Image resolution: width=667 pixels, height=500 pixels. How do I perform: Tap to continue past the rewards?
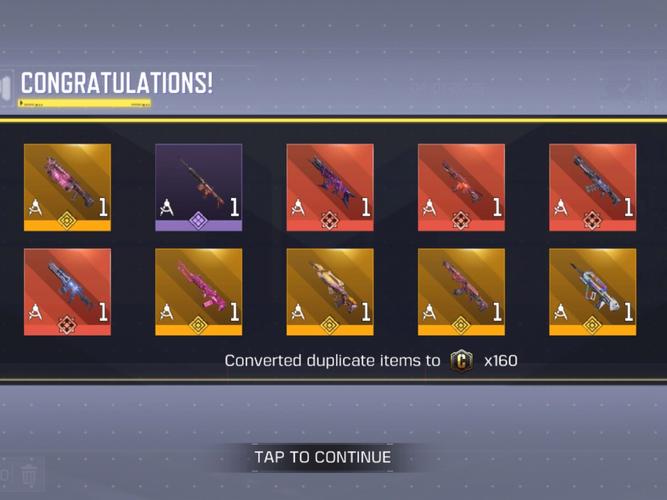click(x=322, y=458)
